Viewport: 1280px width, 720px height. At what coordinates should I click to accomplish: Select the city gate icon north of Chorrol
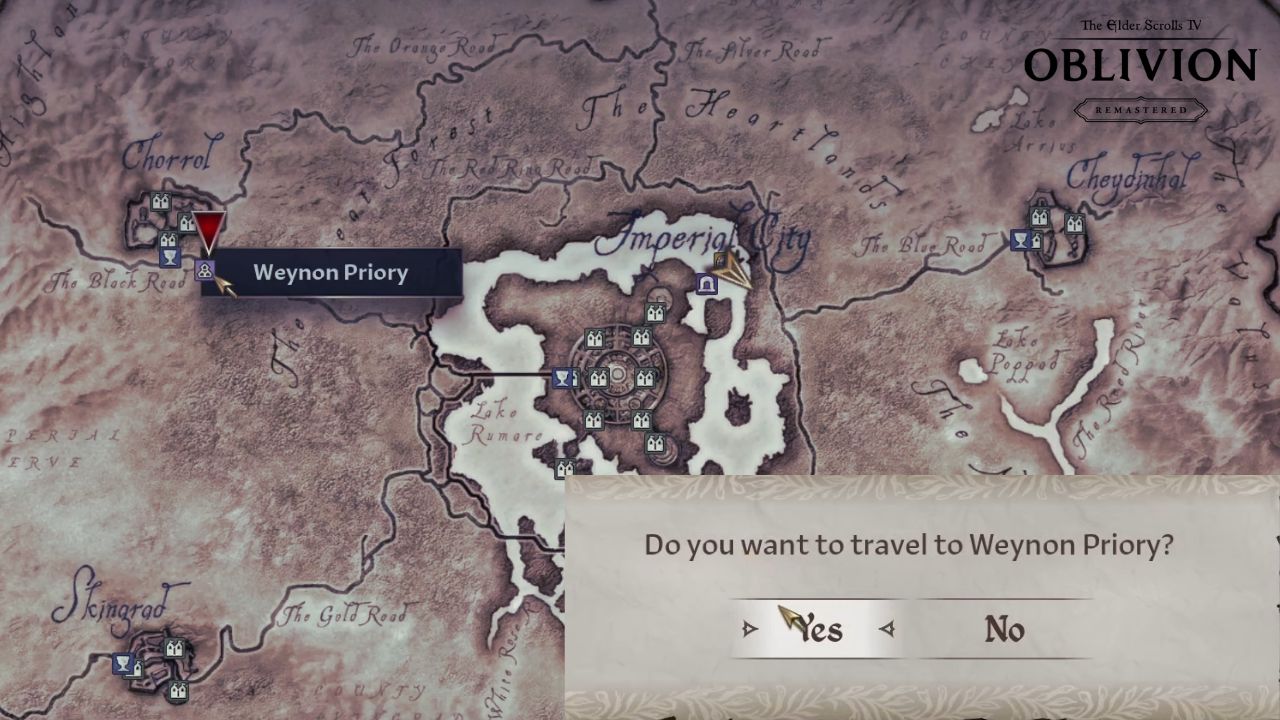click(x=159, y=200)
